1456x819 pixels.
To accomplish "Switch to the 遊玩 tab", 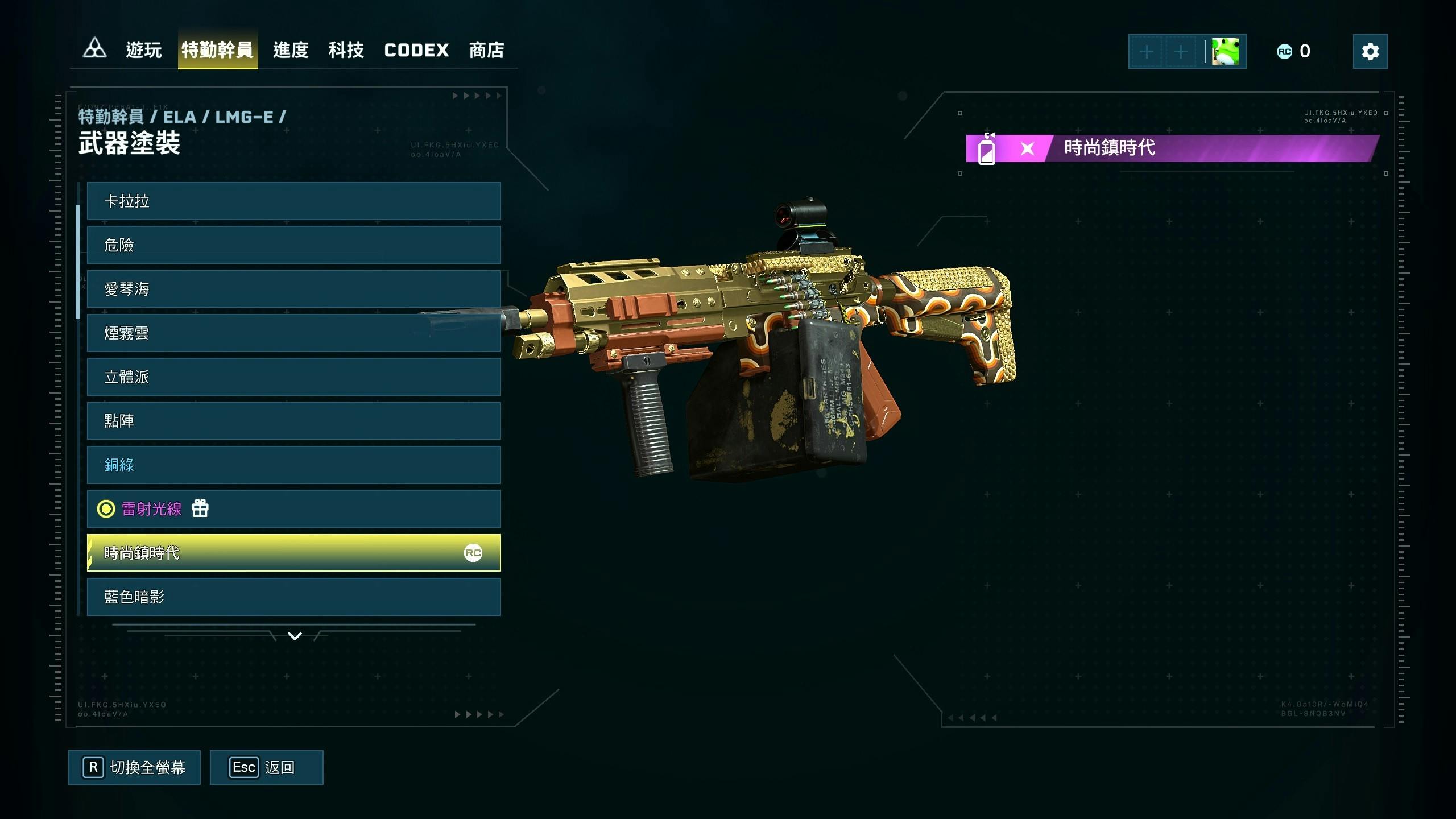I will pyautogui.click(x=143, y=51).
